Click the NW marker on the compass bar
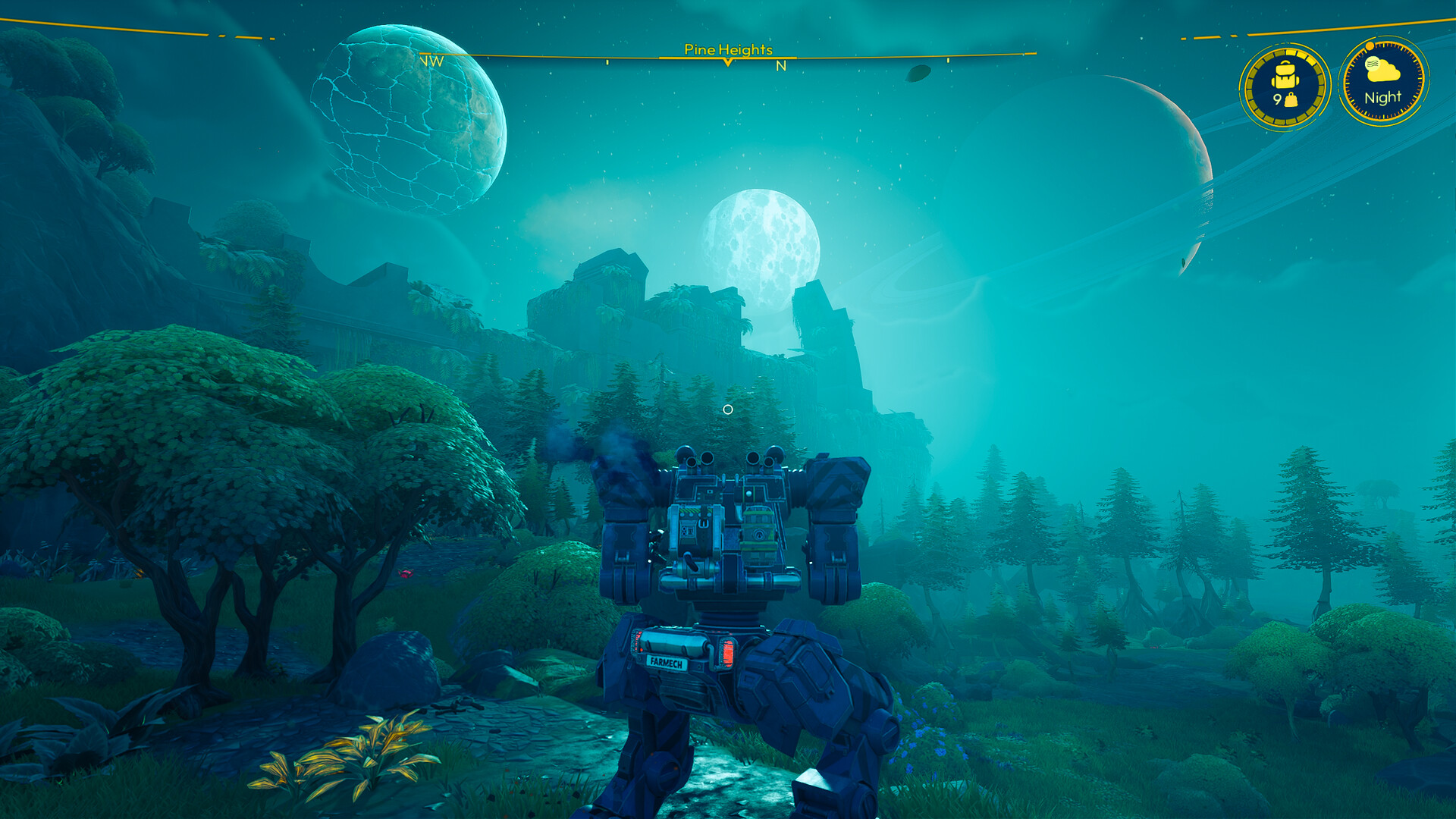The width and height of the screenshot is (1456, 819). tap(431, 61)
